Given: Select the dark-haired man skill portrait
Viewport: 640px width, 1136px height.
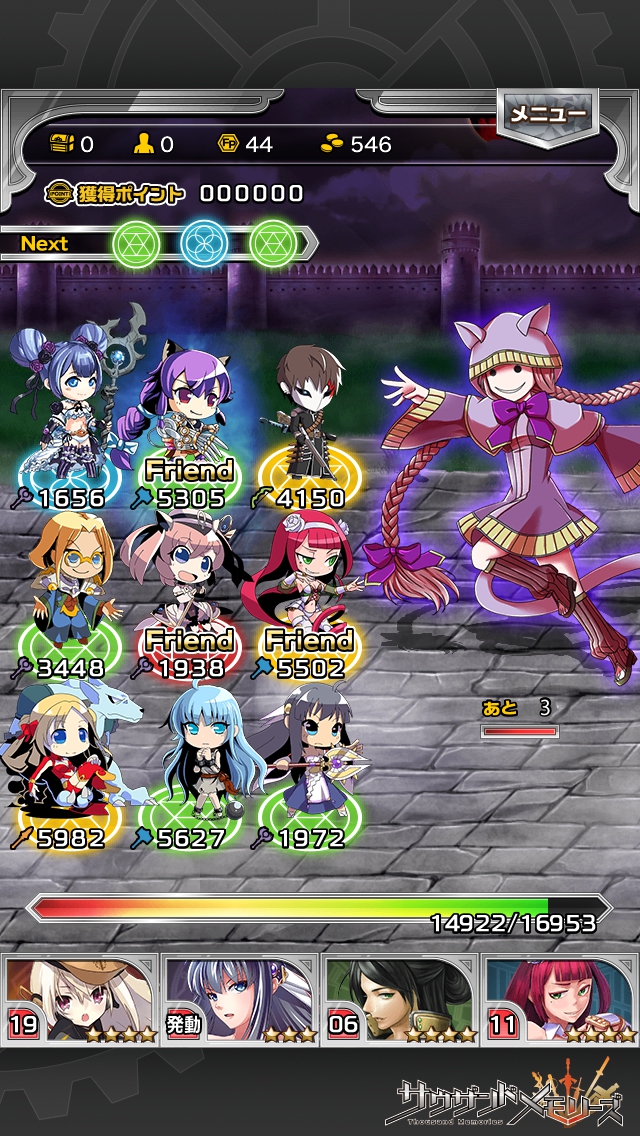Looking at the screenshot, I should pyautogui.click(x=400, y=999).
